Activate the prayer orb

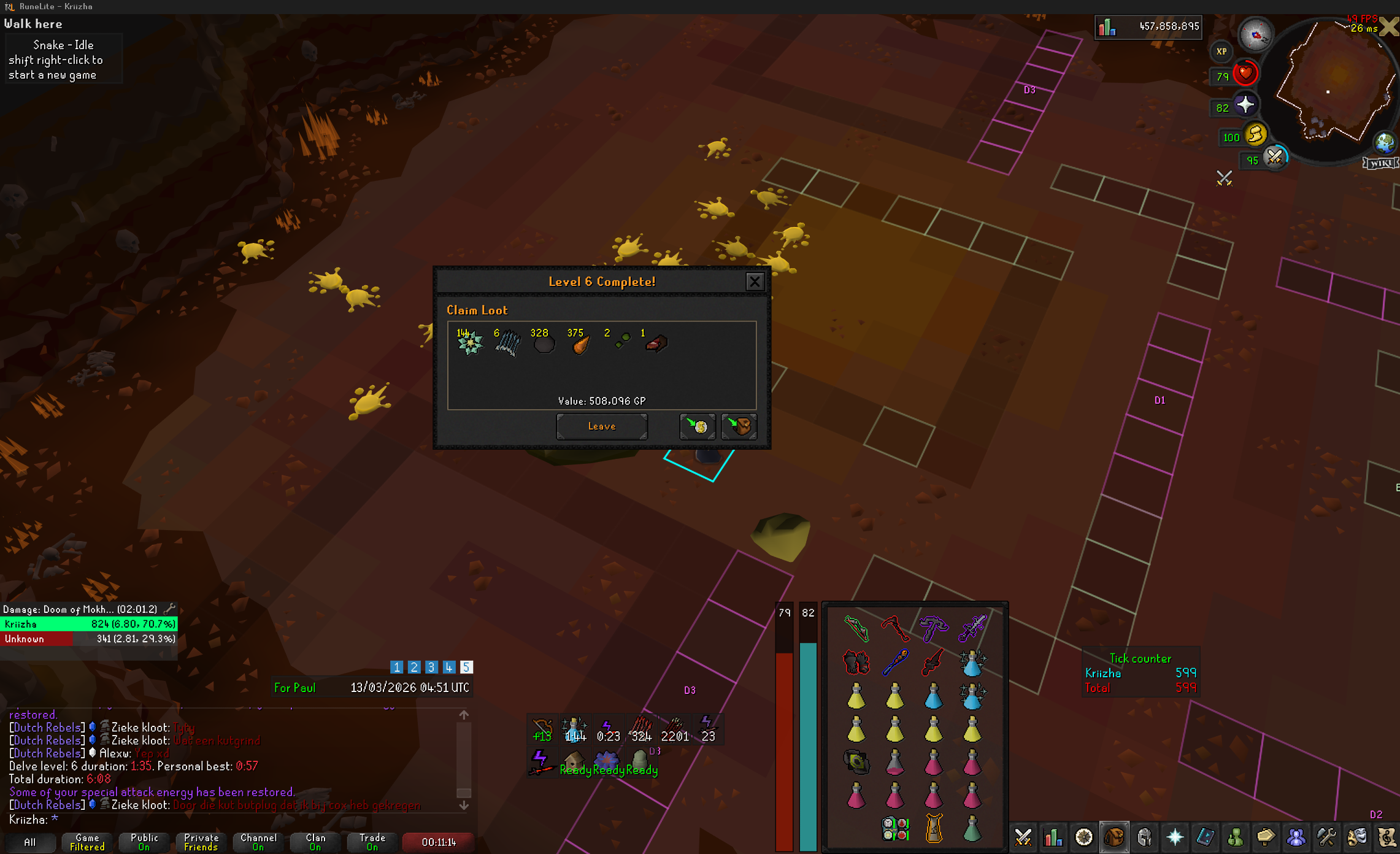[1245, 106]
